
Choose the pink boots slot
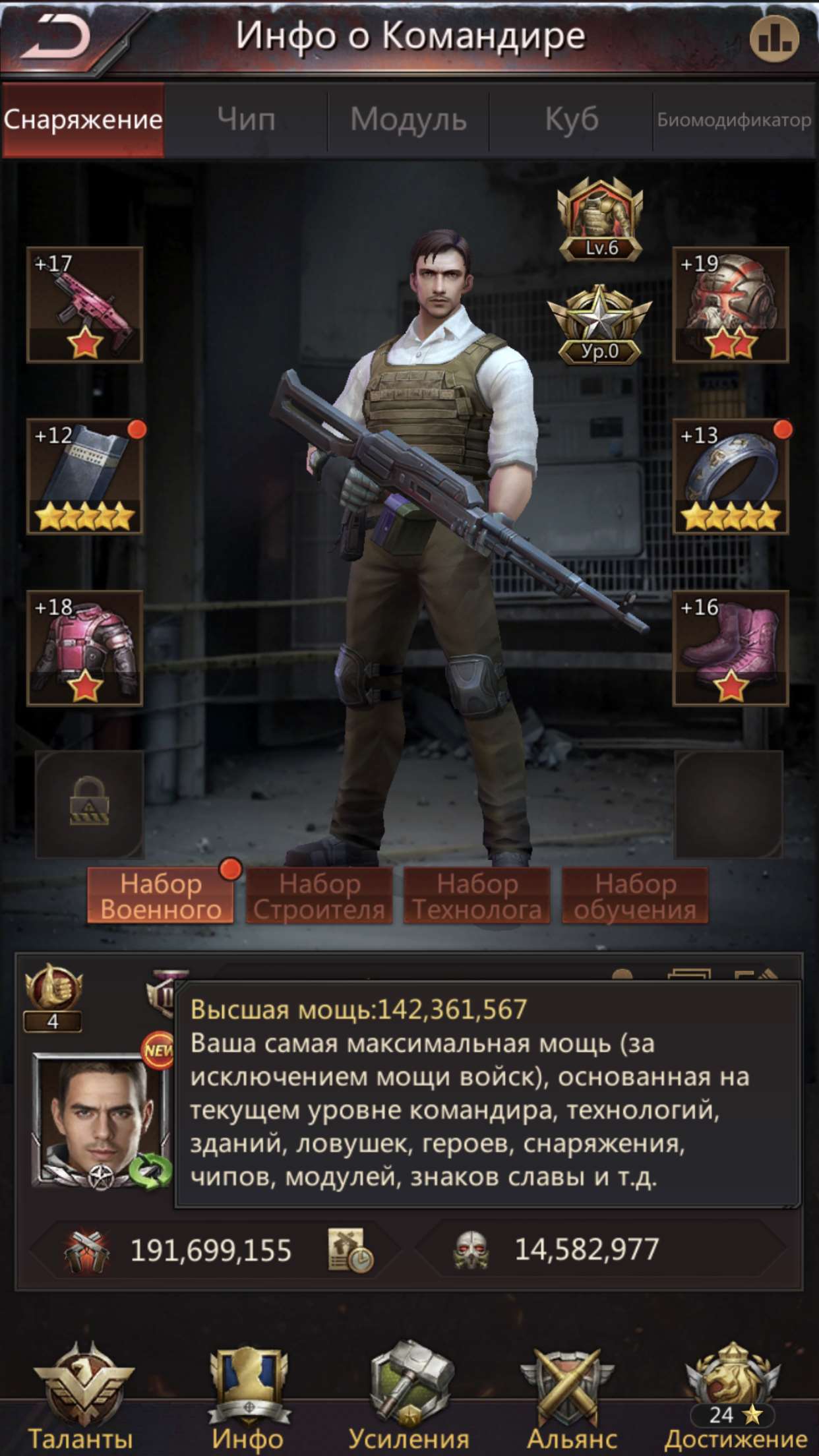click(731, 648)
